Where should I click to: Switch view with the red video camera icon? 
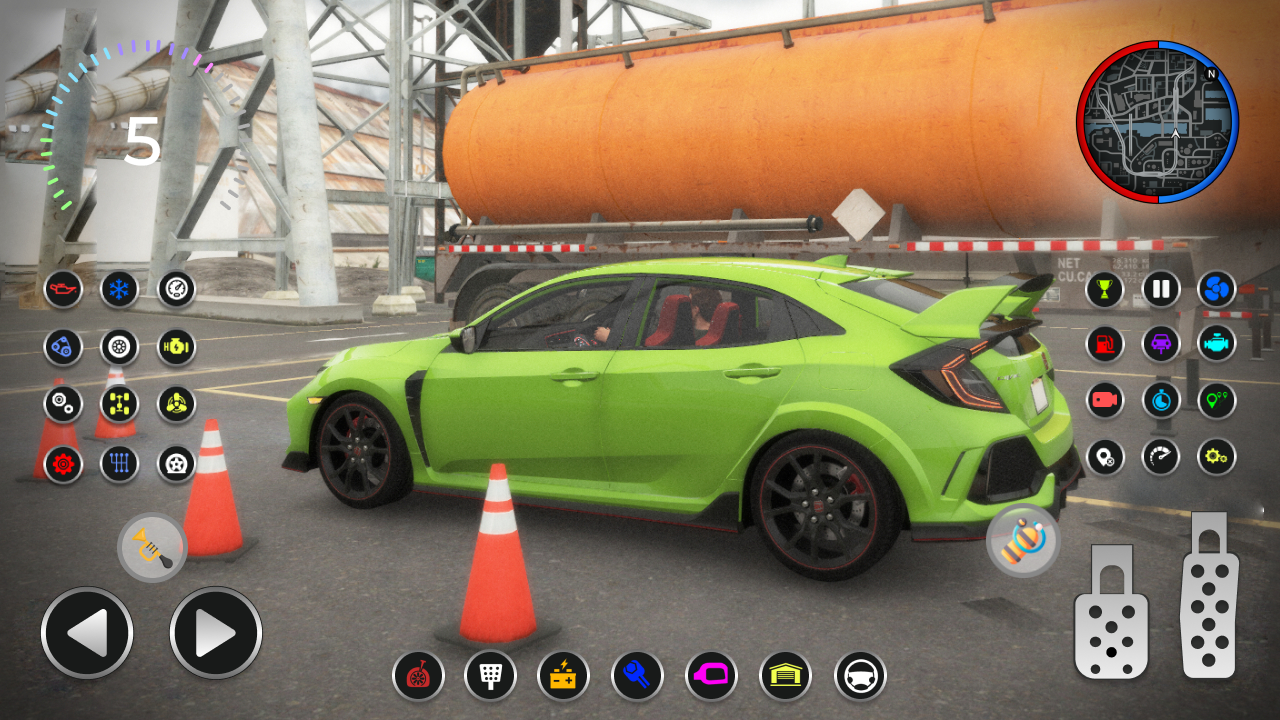1105,400
